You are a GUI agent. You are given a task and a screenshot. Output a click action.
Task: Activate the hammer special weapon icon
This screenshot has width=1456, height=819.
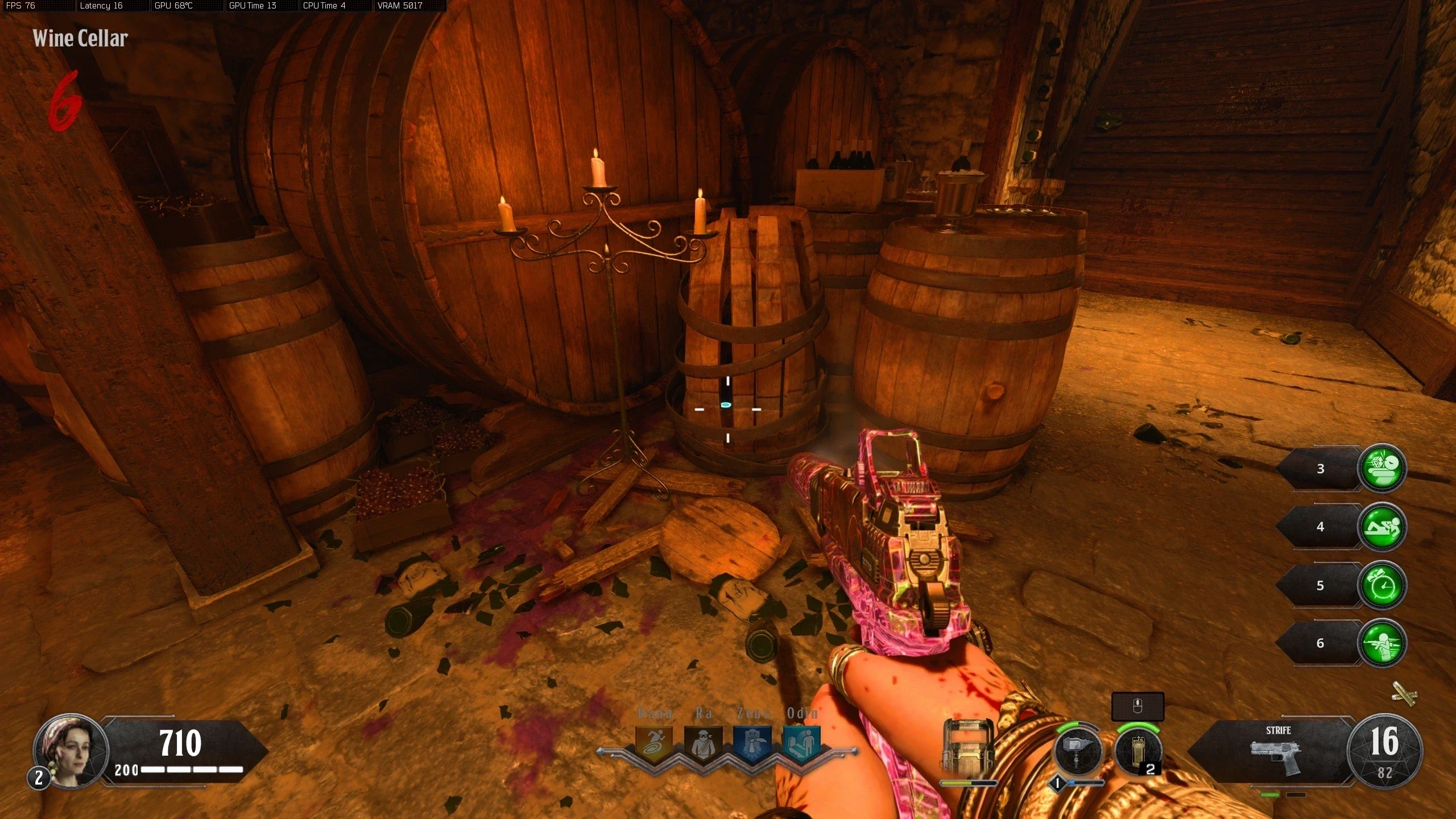click(x=1078, y=751)
